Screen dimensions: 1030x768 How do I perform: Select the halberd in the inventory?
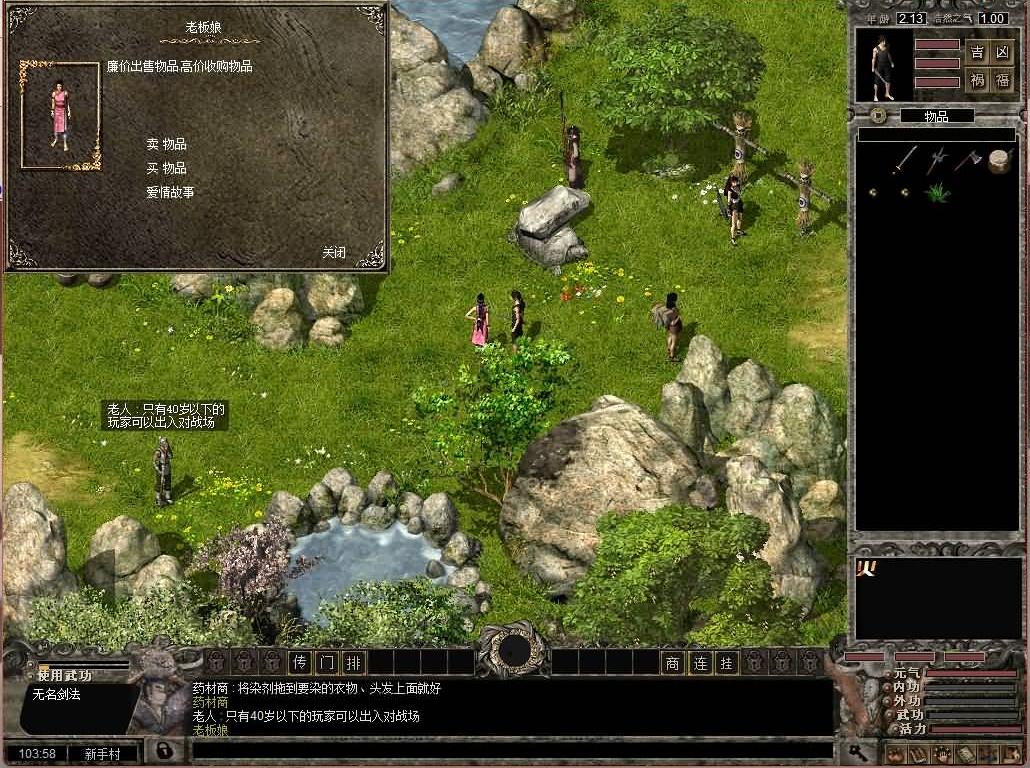click(x=937, y=159)
